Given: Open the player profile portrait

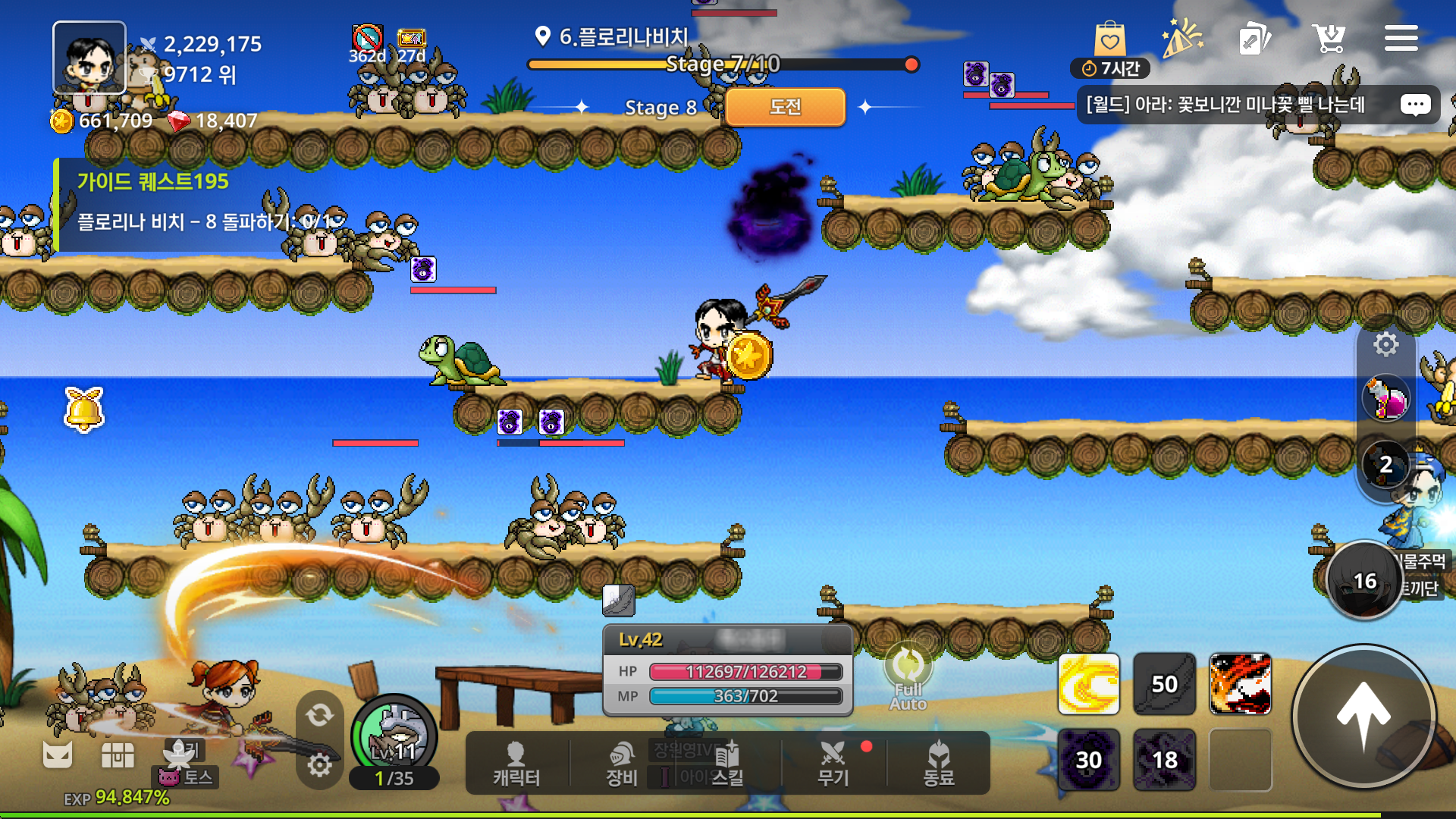Looking at the screenshot, I should (89, 58).
